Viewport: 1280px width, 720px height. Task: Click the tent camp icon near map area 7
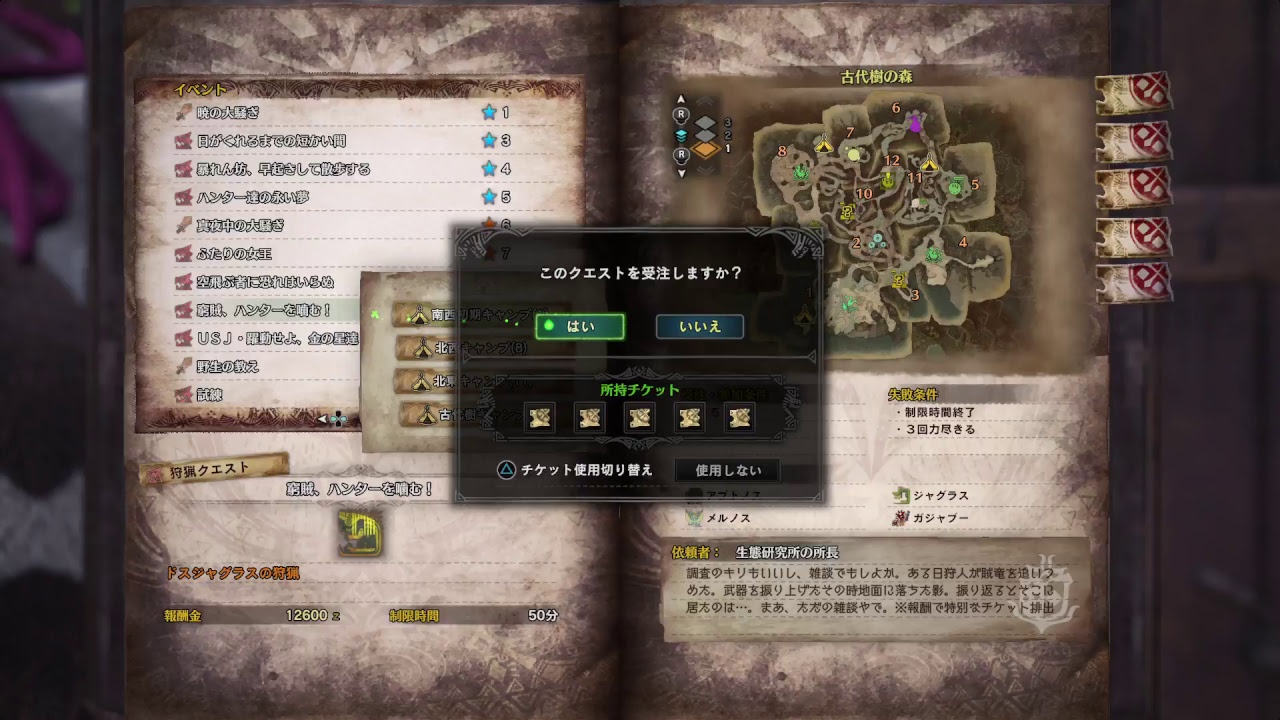coord(823,145)
